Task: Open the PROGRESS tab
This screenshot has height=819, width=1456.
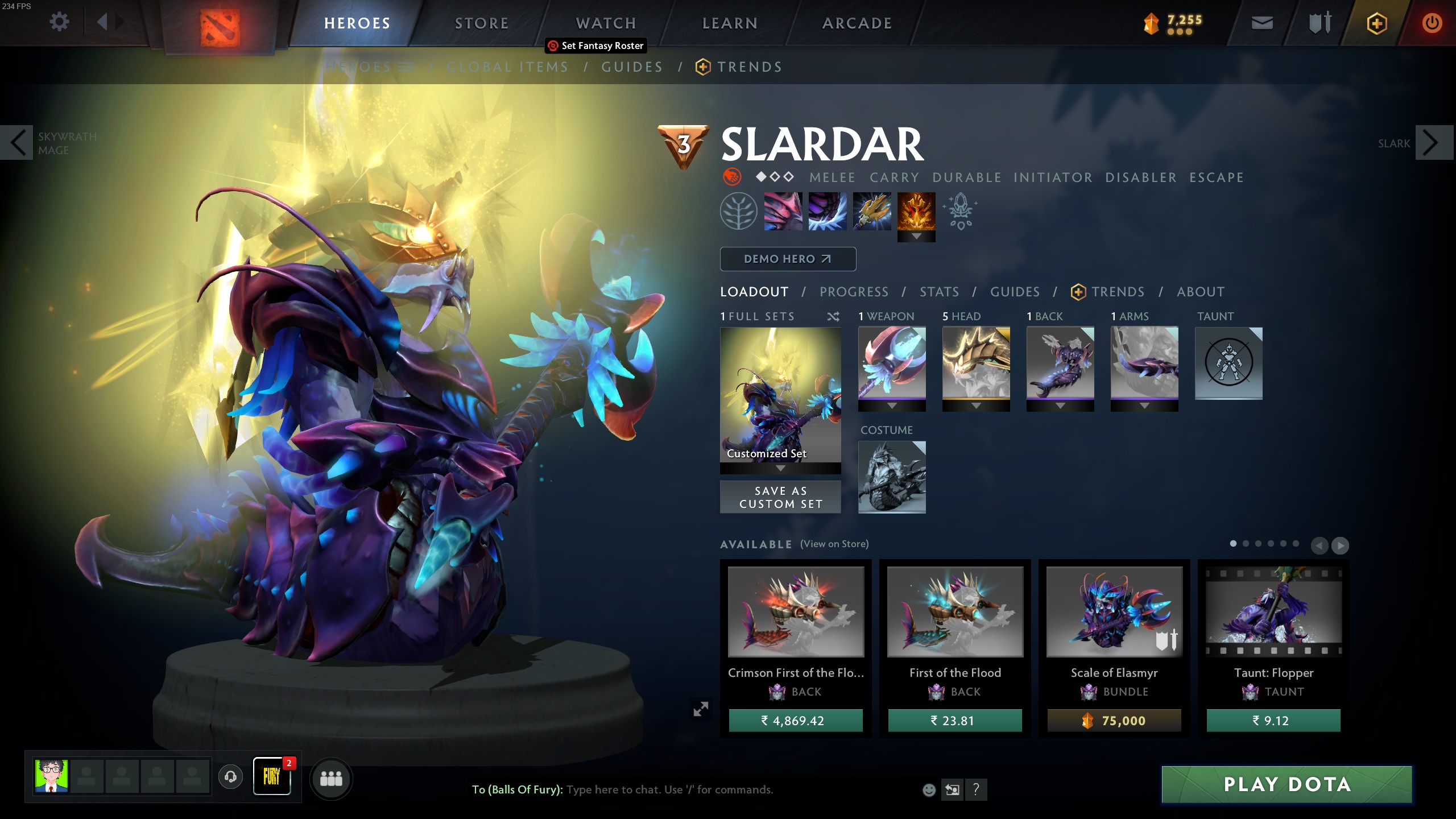Action: pyautogui.click(x=854, y=292)
